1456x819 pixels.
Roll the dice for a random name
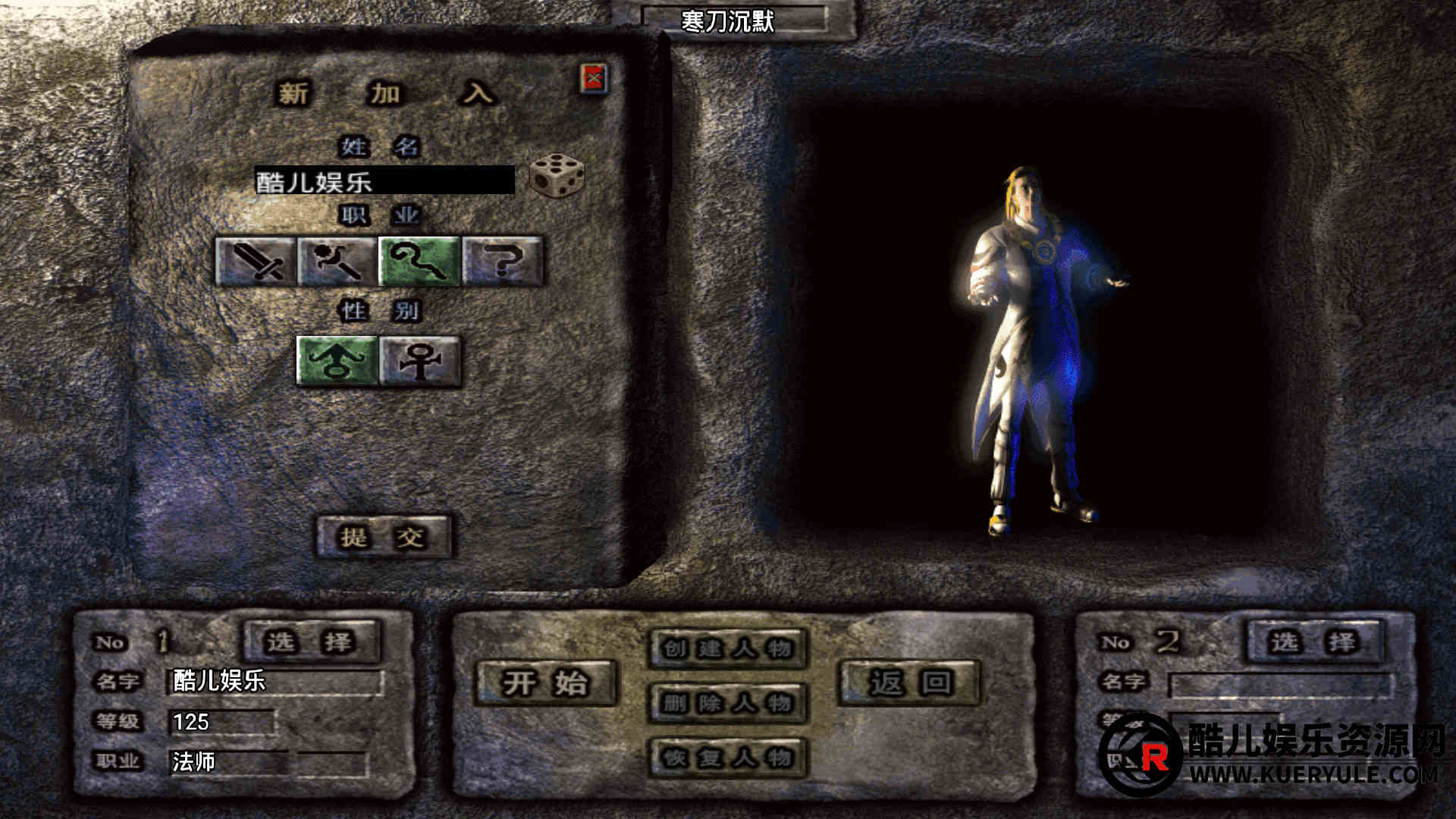point(557,176)
